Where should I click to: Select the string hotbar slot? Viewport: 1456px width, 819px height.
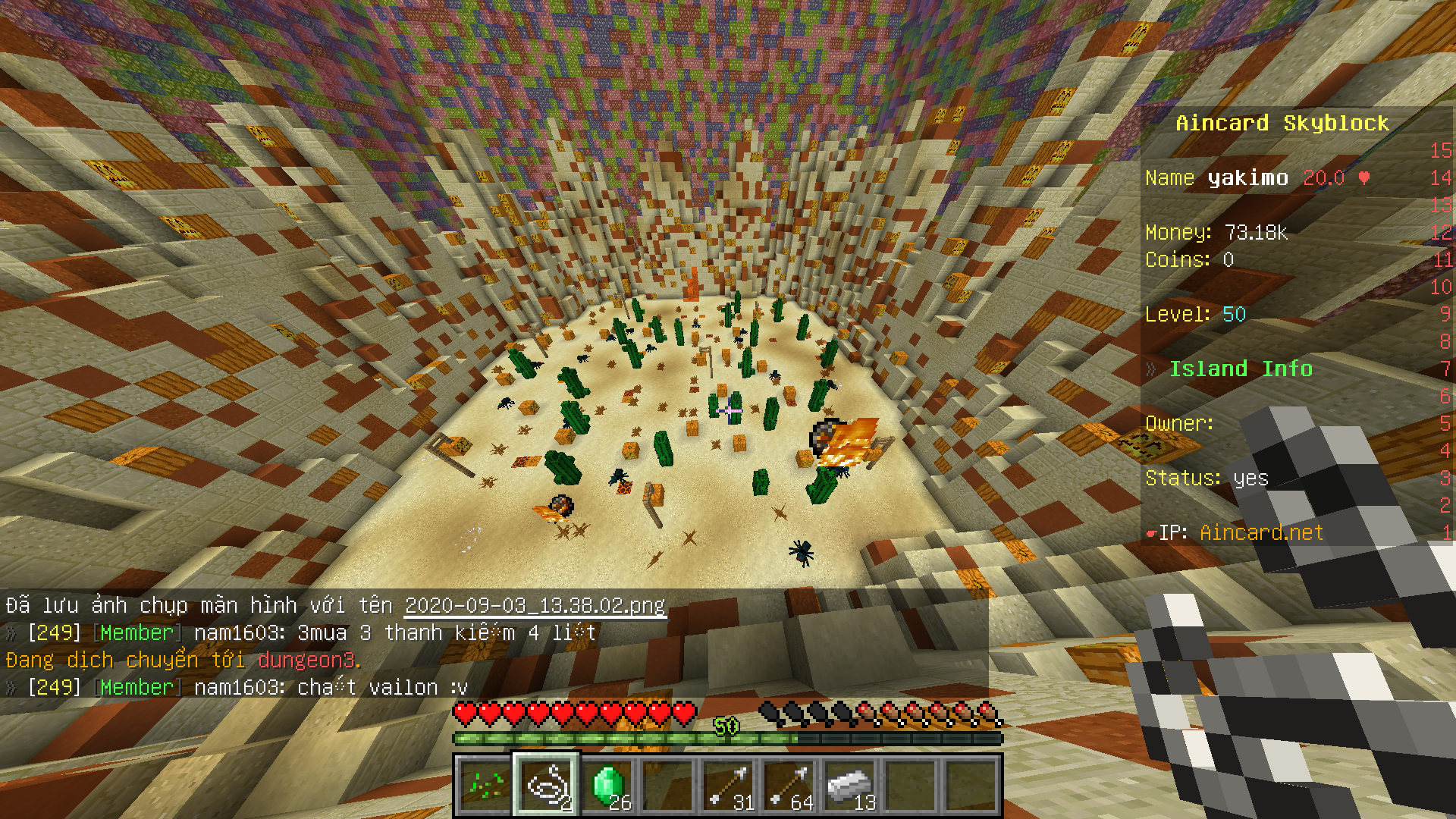click(546, 786)
